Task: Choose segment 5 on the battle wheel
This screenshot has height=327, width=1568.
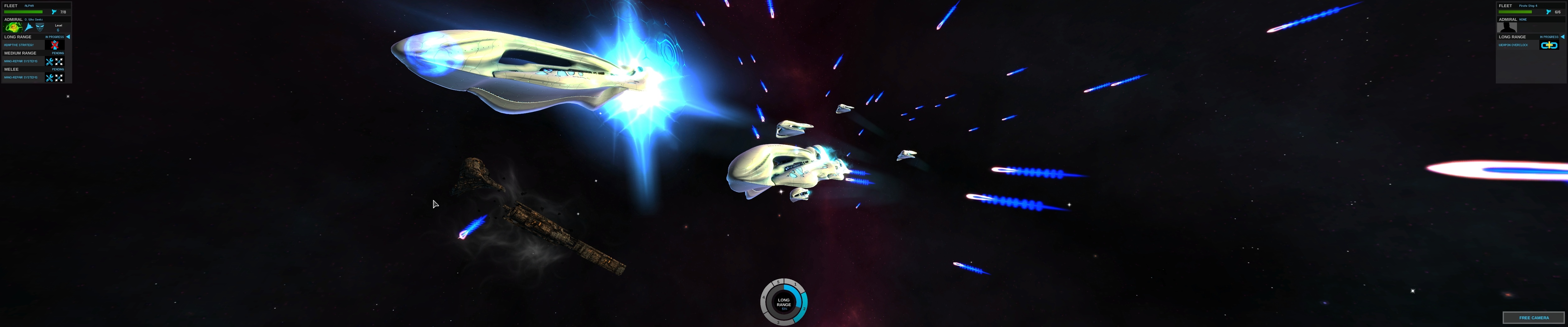Action: (778, 282)
